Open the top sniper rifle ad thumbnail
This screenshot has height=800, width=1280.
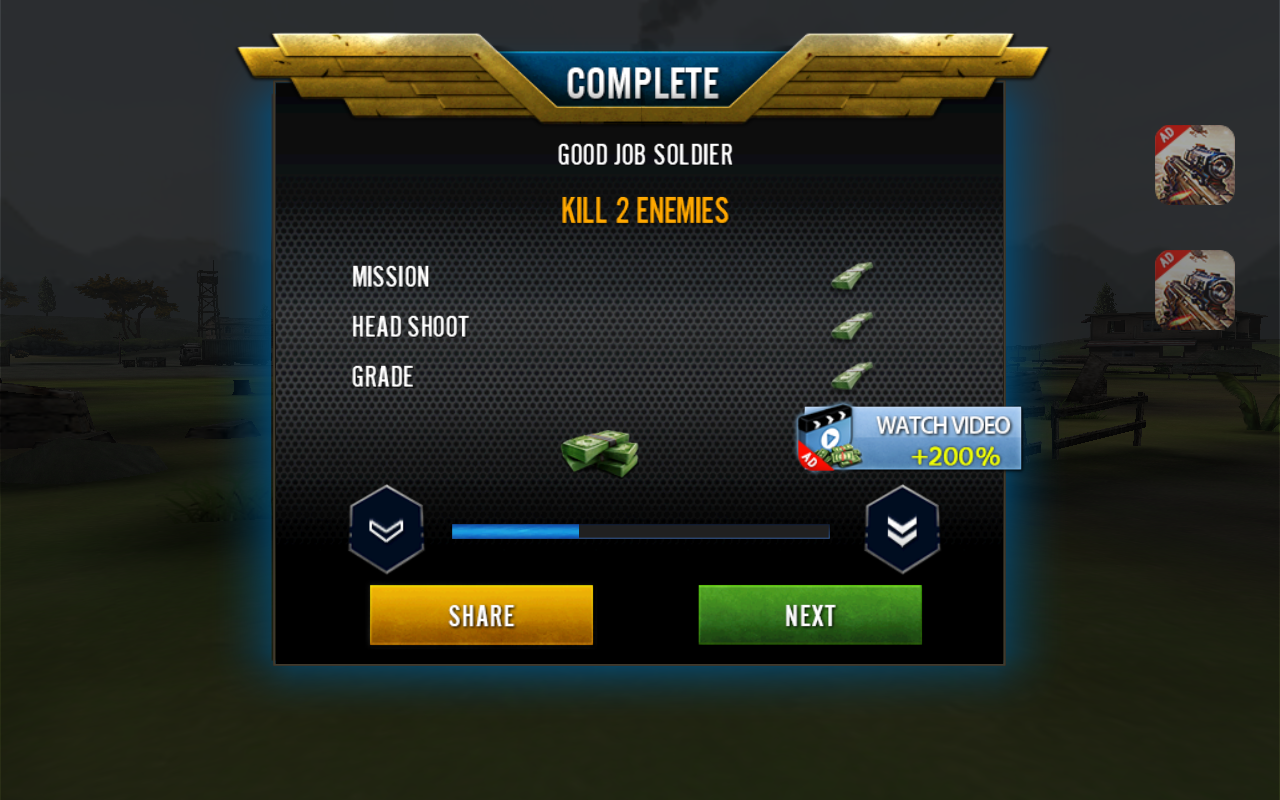tap(1194, 164)
